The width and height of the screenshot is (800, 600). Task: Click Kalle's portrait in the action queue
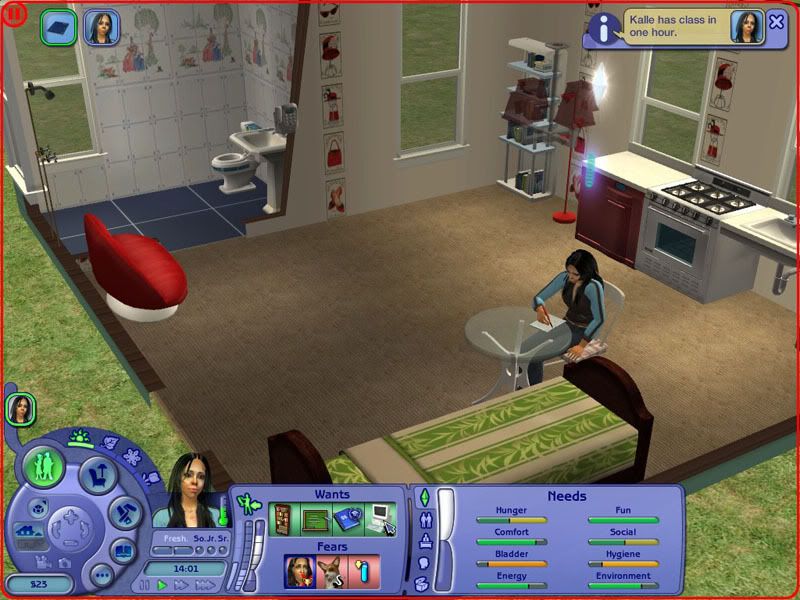pyautogui.click(x=101, y=26)
